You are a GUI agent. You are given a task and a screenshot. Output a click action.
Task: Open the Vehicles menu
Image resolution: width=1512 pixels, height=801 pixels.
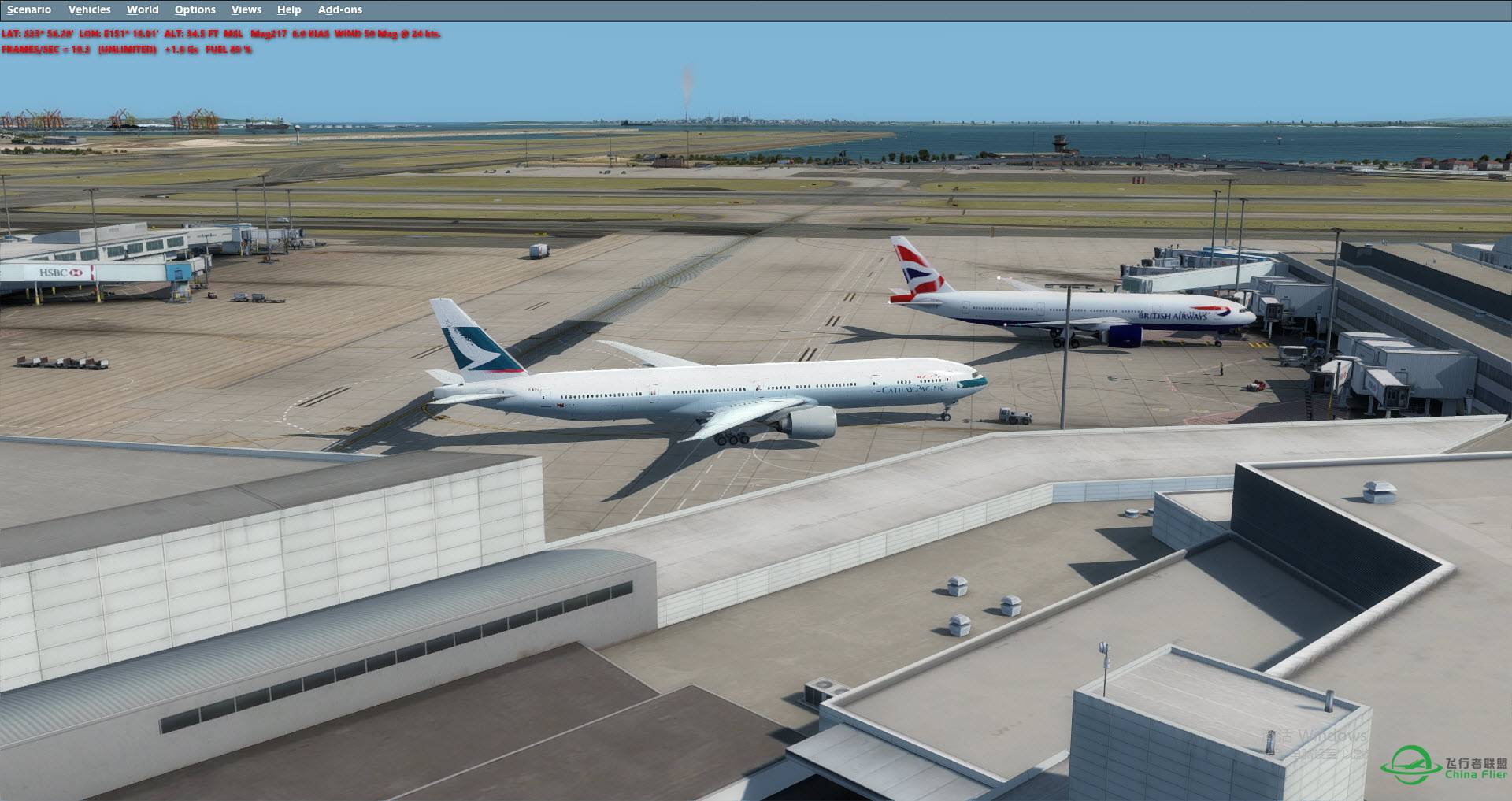pyautogui.click(x=89, y=9)
